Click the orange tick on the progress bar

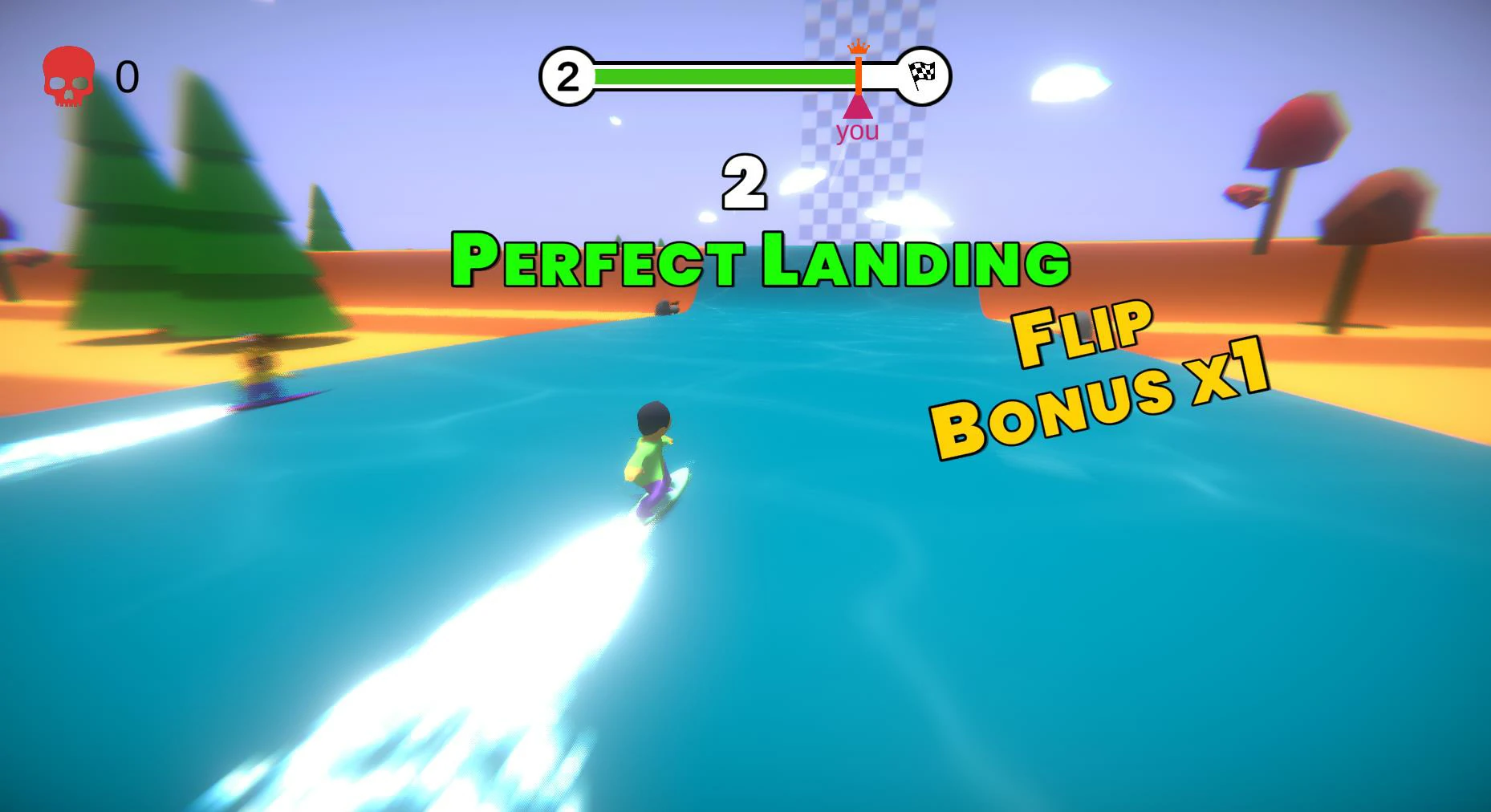pyautogui.click(x=859, y=77)
